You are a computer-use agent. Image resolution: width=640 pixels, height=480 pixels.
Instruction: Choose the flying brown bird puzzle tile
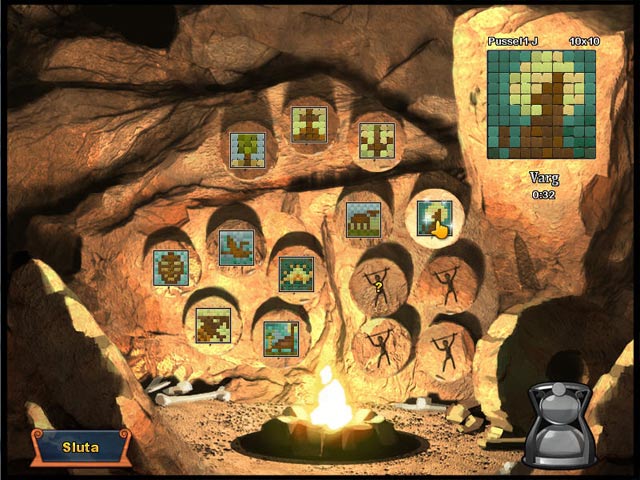point(236,247)
